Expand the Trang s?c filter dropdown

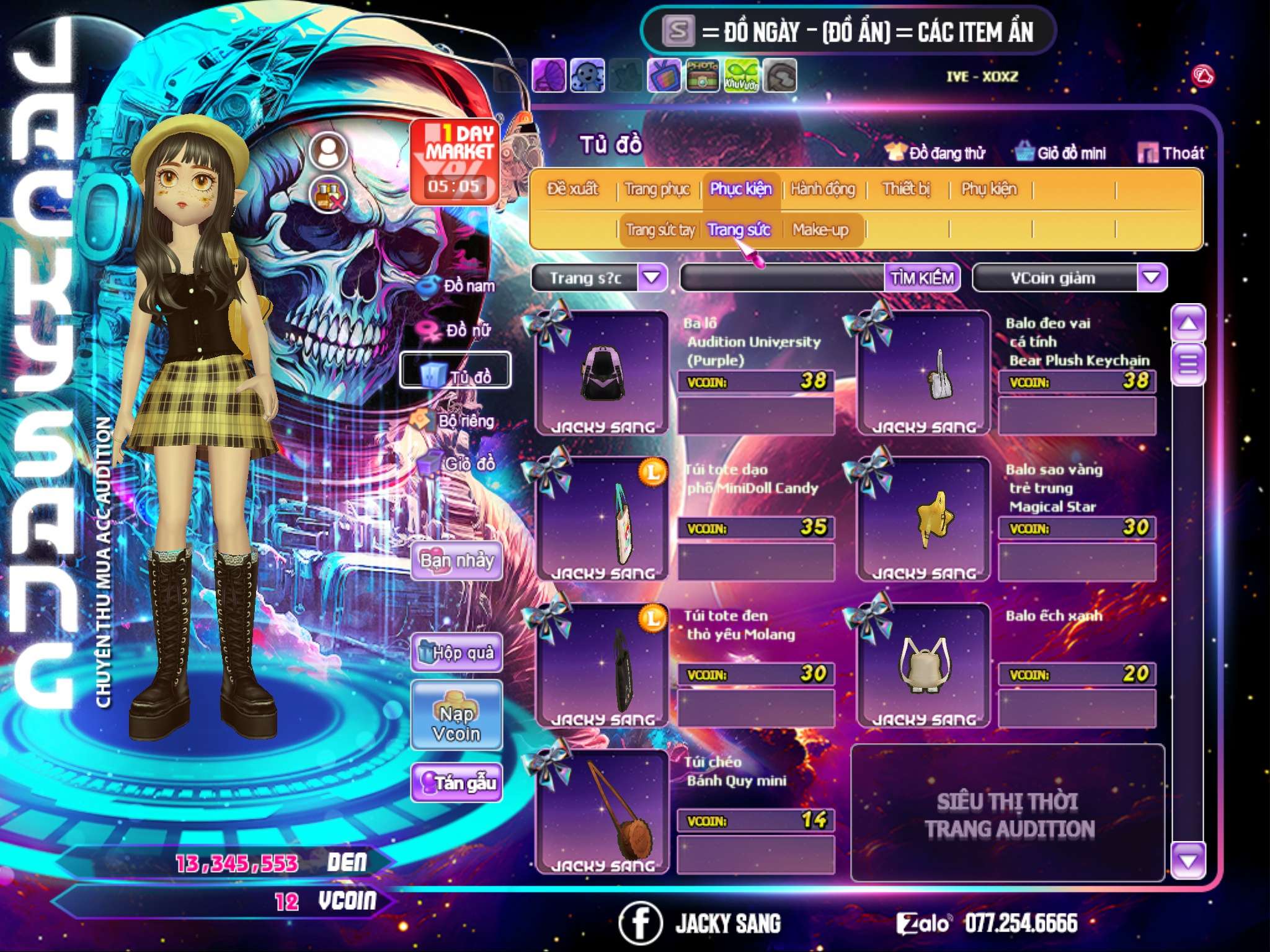pos(652,278)
